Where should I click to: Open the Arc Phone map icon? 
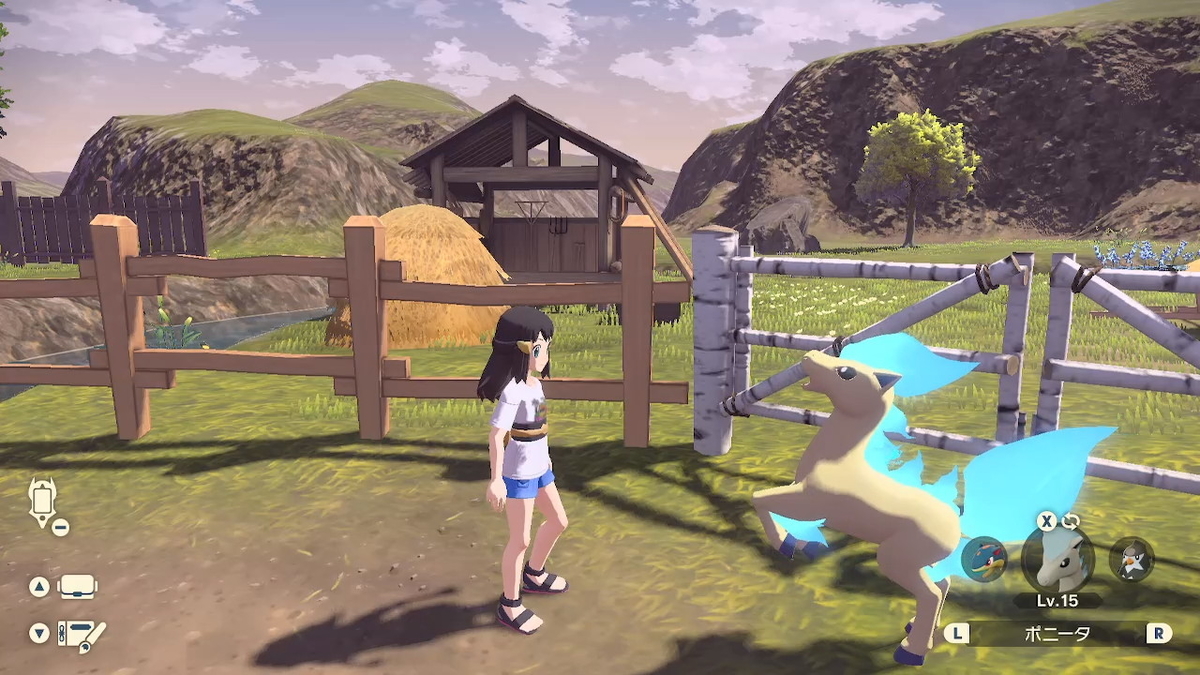pos(44,498)
